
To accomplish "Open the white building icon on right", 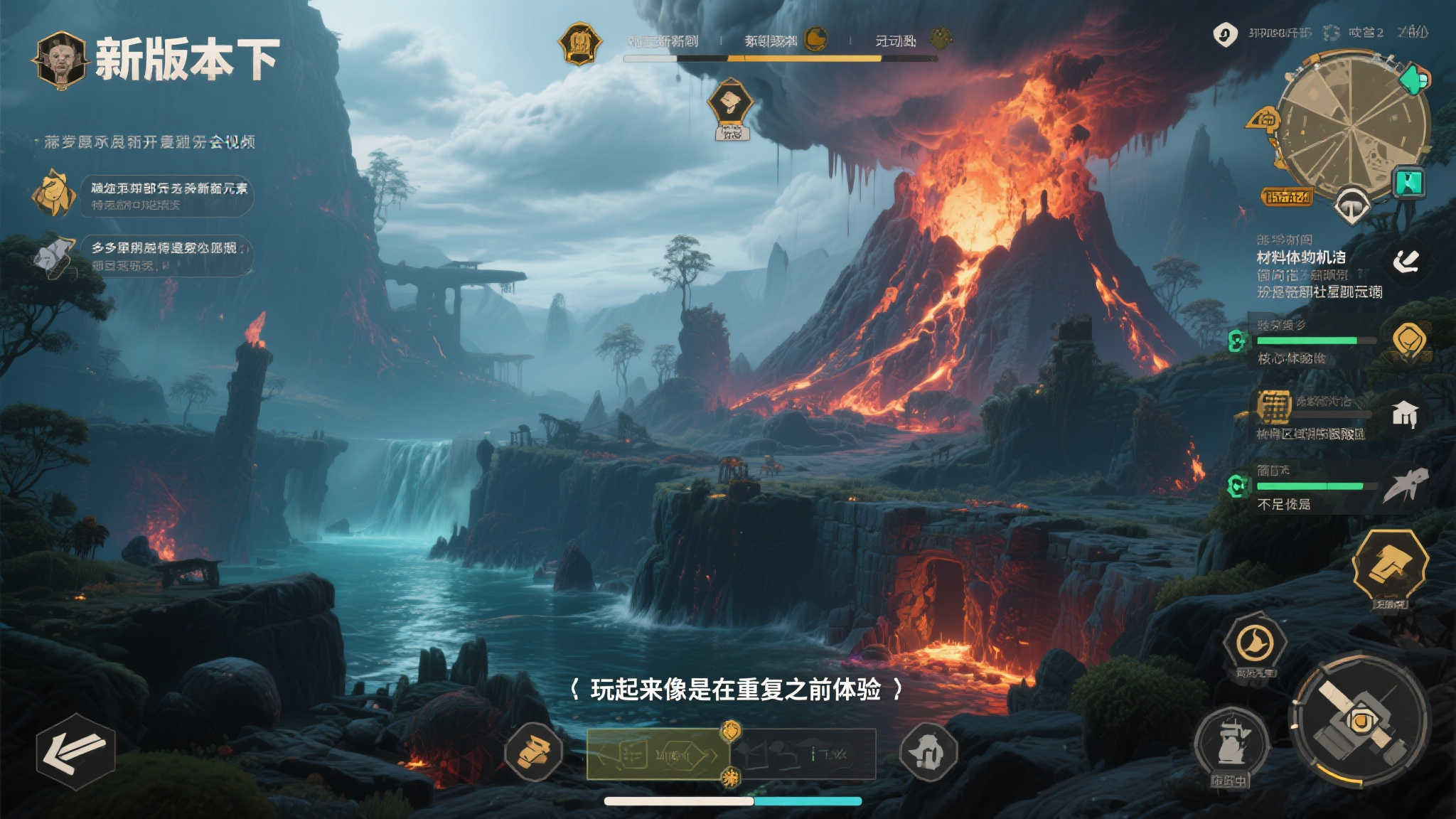I will 1405,413.
